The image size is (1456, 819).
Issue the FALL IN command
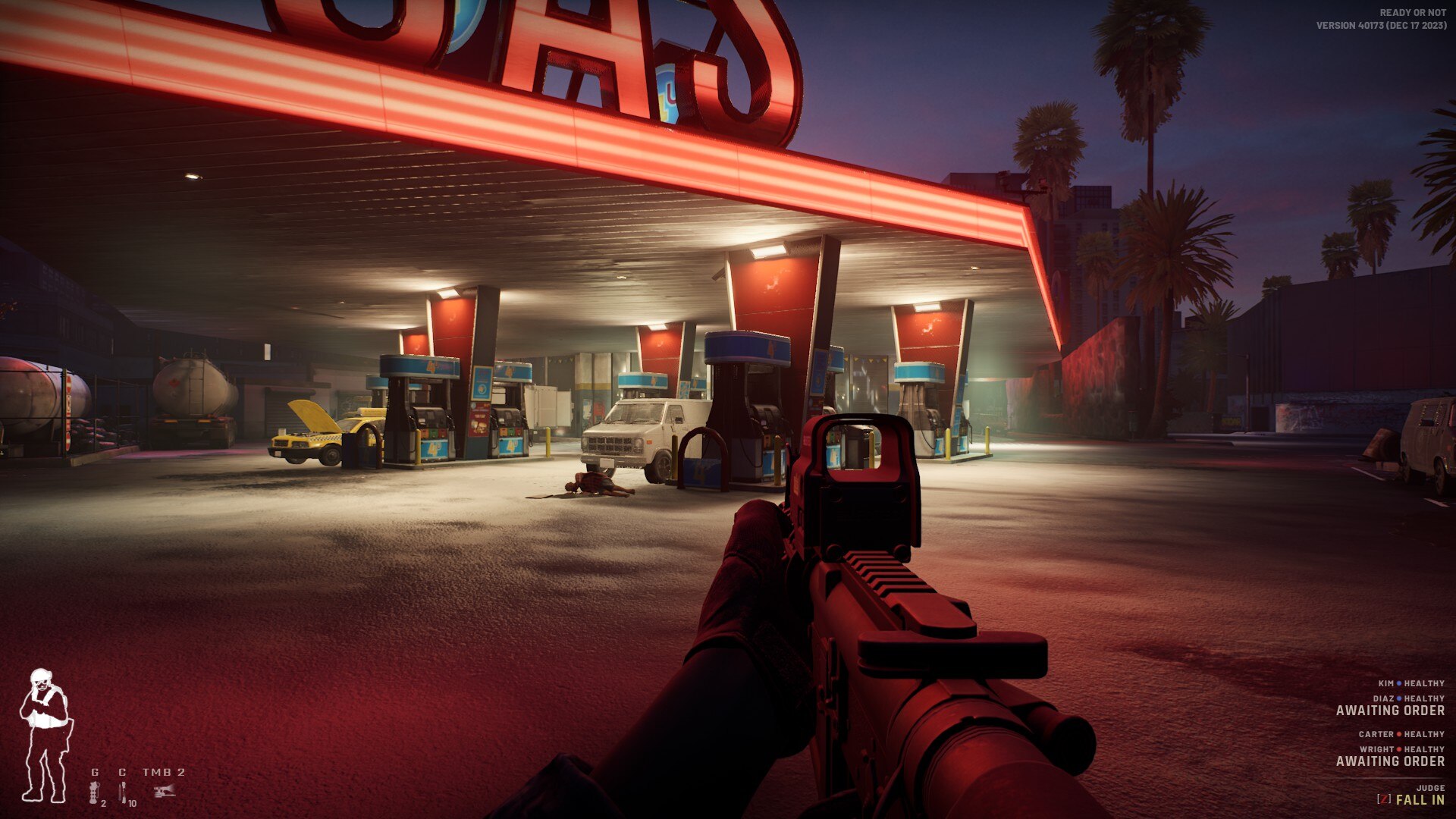[1421, 800]
